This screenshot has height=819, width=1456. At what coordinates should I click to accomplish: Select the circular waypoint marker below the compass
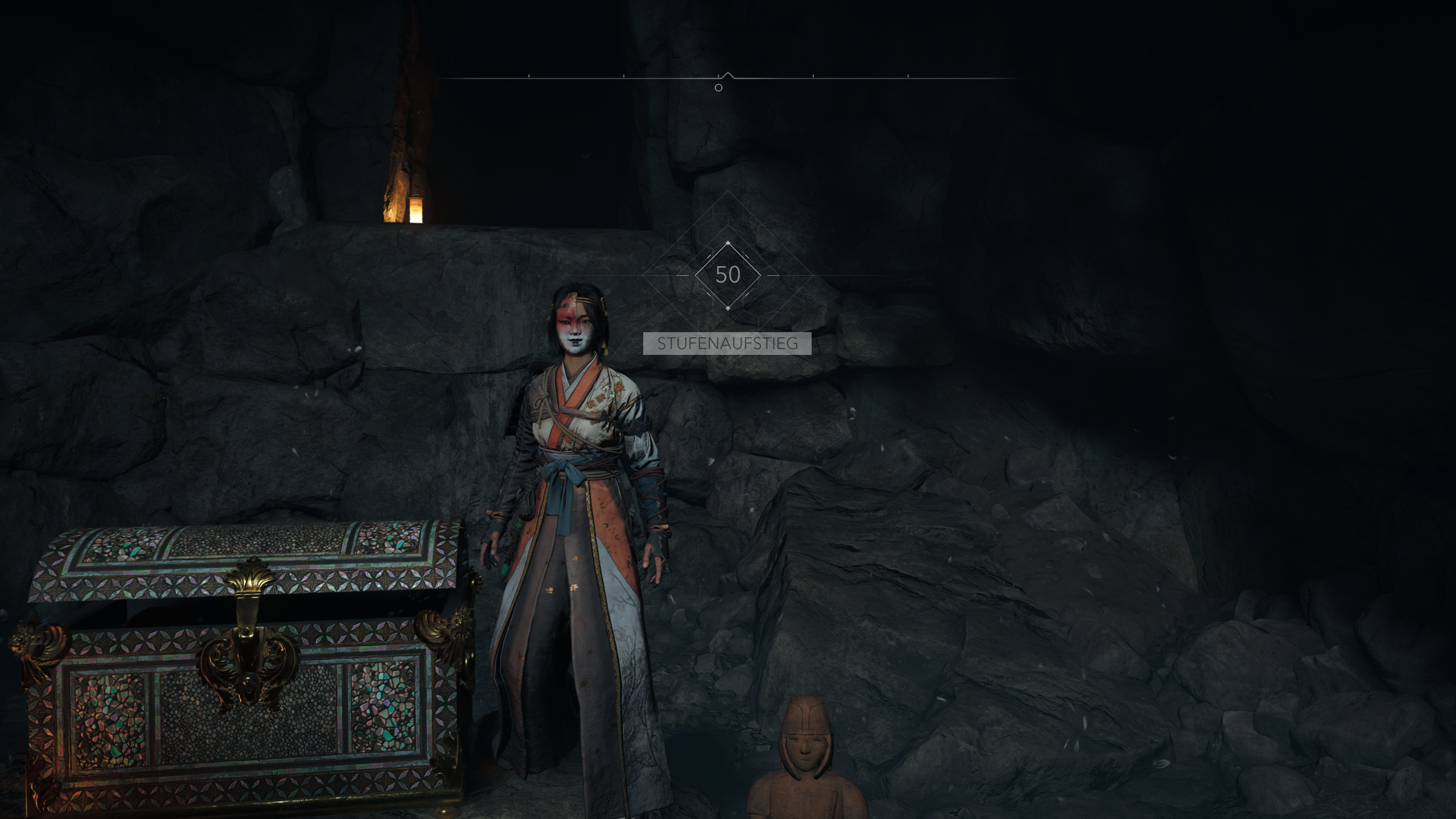(718, 86)
